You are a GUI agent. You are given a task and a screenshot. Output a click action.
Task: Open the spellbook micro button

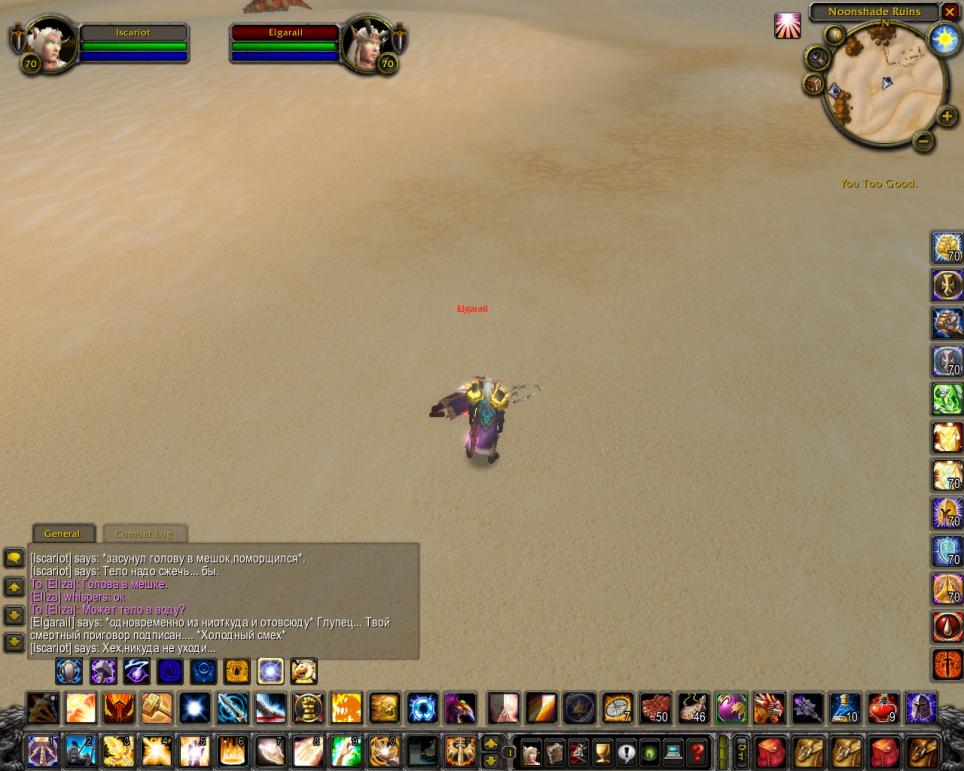[555, 751]
